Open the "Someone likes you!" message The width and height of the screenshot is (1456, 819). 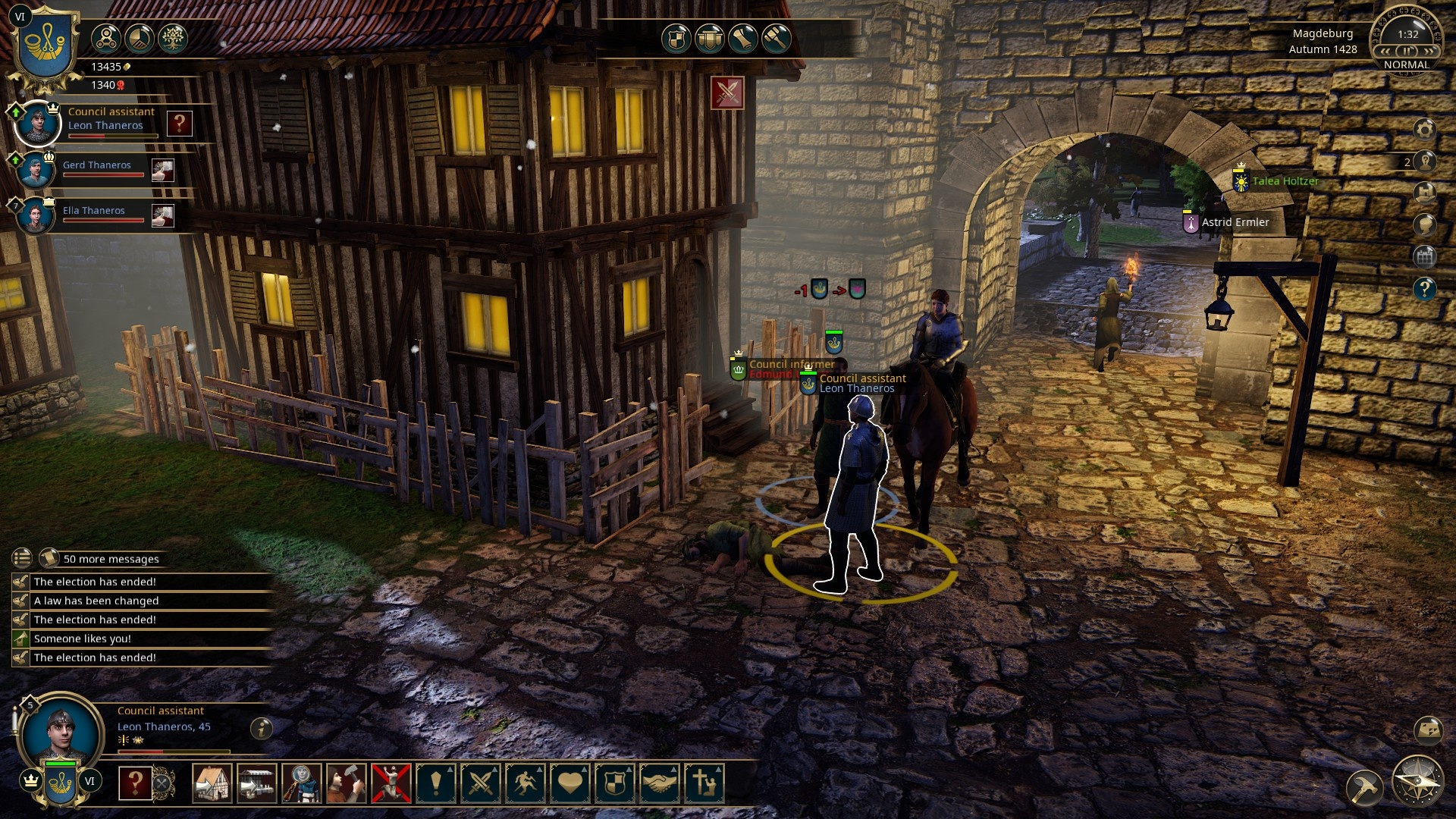[x=83, y=639]
